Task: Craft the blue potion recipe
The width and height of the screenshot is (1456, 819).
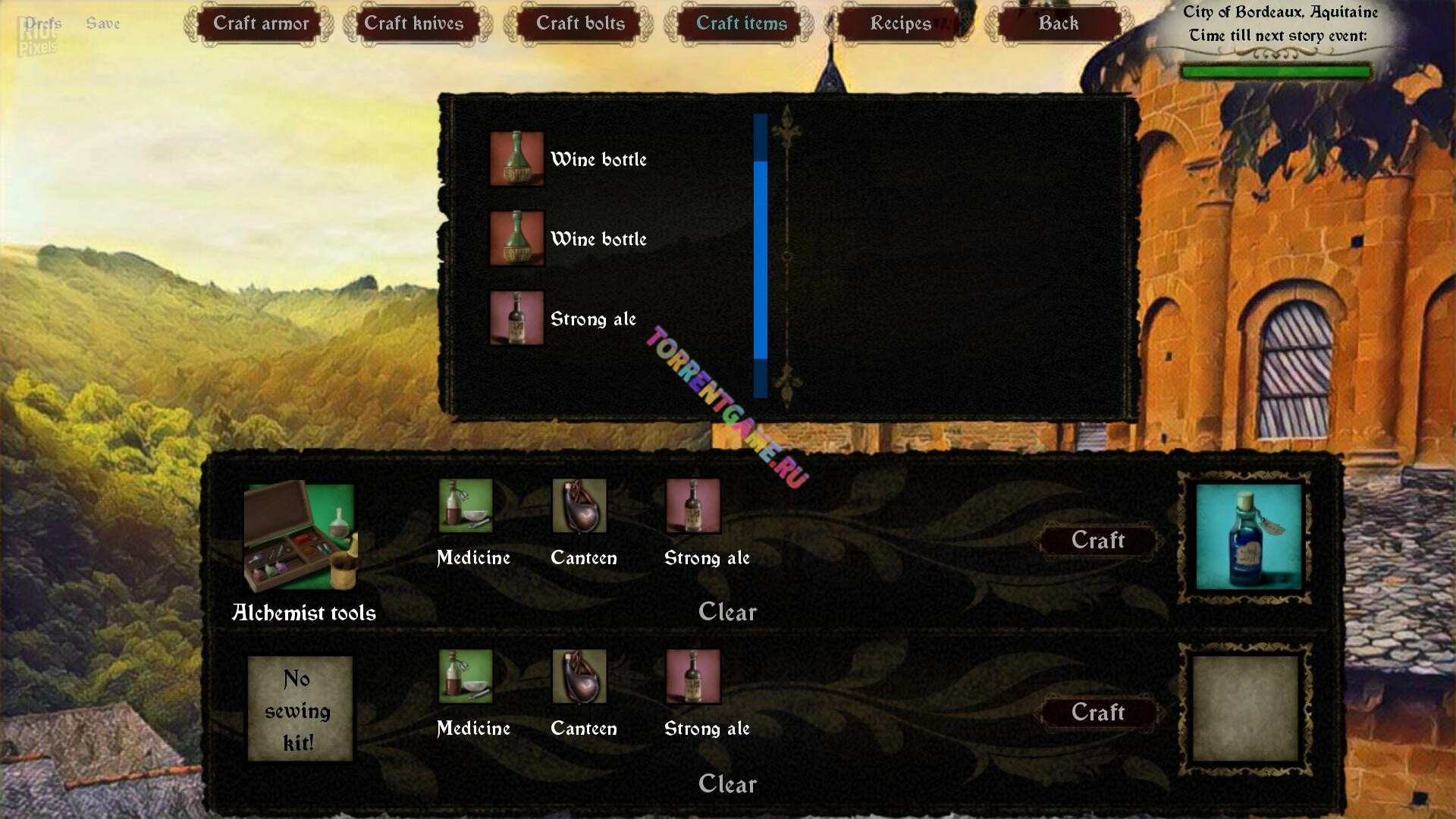Action: 1097,540
